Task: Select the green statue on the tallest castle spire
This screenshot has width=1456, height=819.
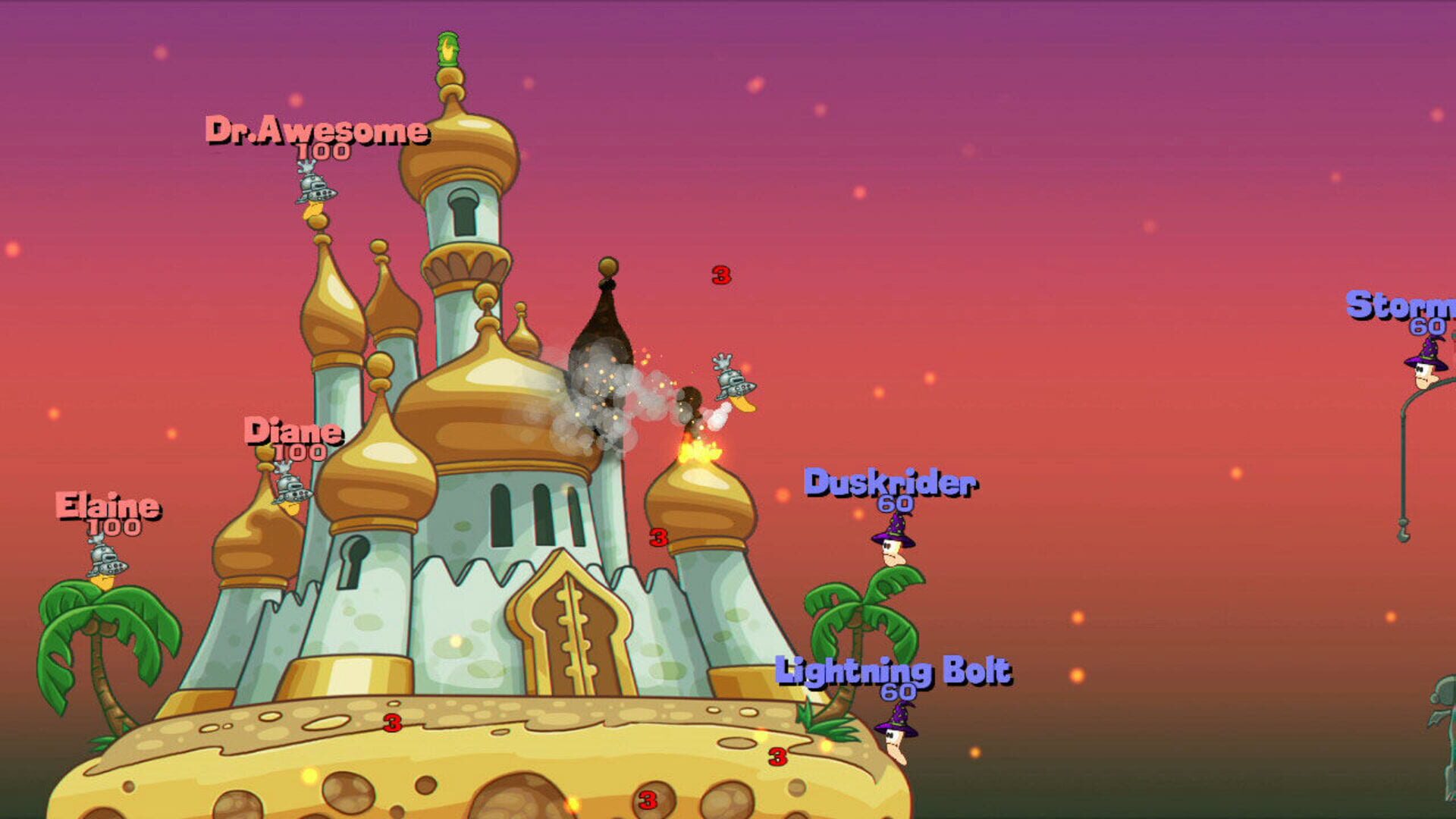Action: [x=447, y=49]
